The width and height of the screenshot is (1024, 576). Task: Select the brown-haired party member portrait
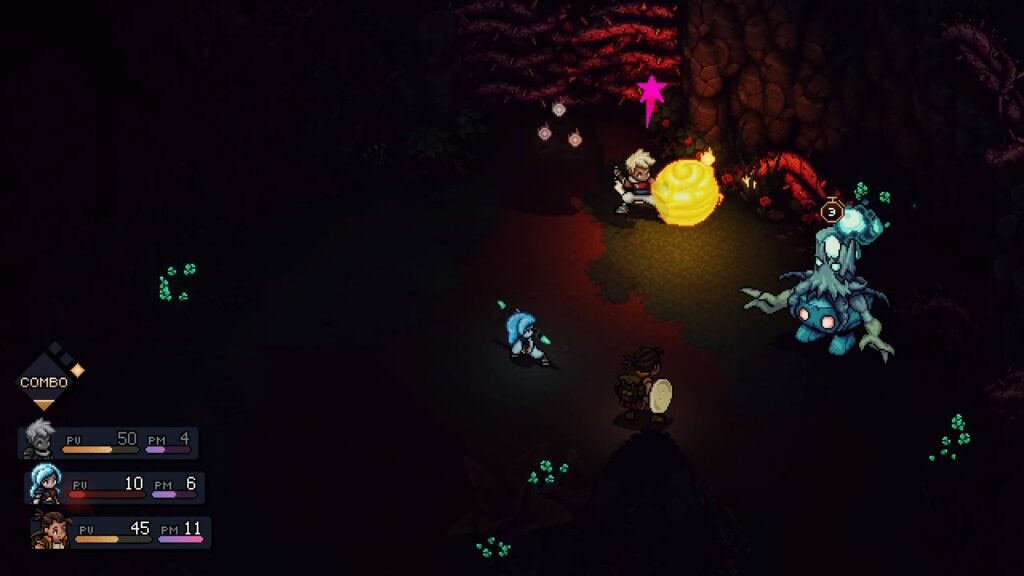tap(50, 529)
